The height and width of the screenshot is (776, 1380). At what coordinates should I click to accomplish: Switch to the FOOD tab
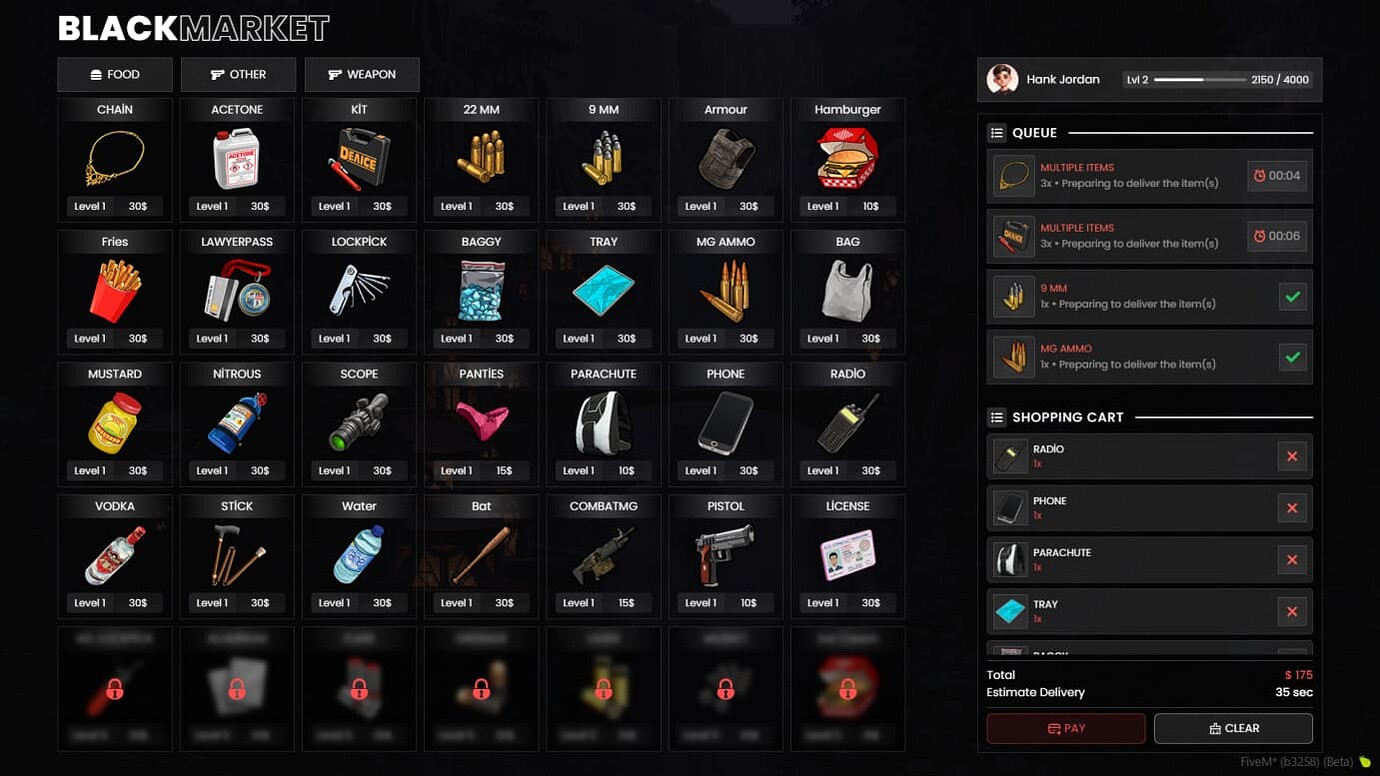click(114, 74)
